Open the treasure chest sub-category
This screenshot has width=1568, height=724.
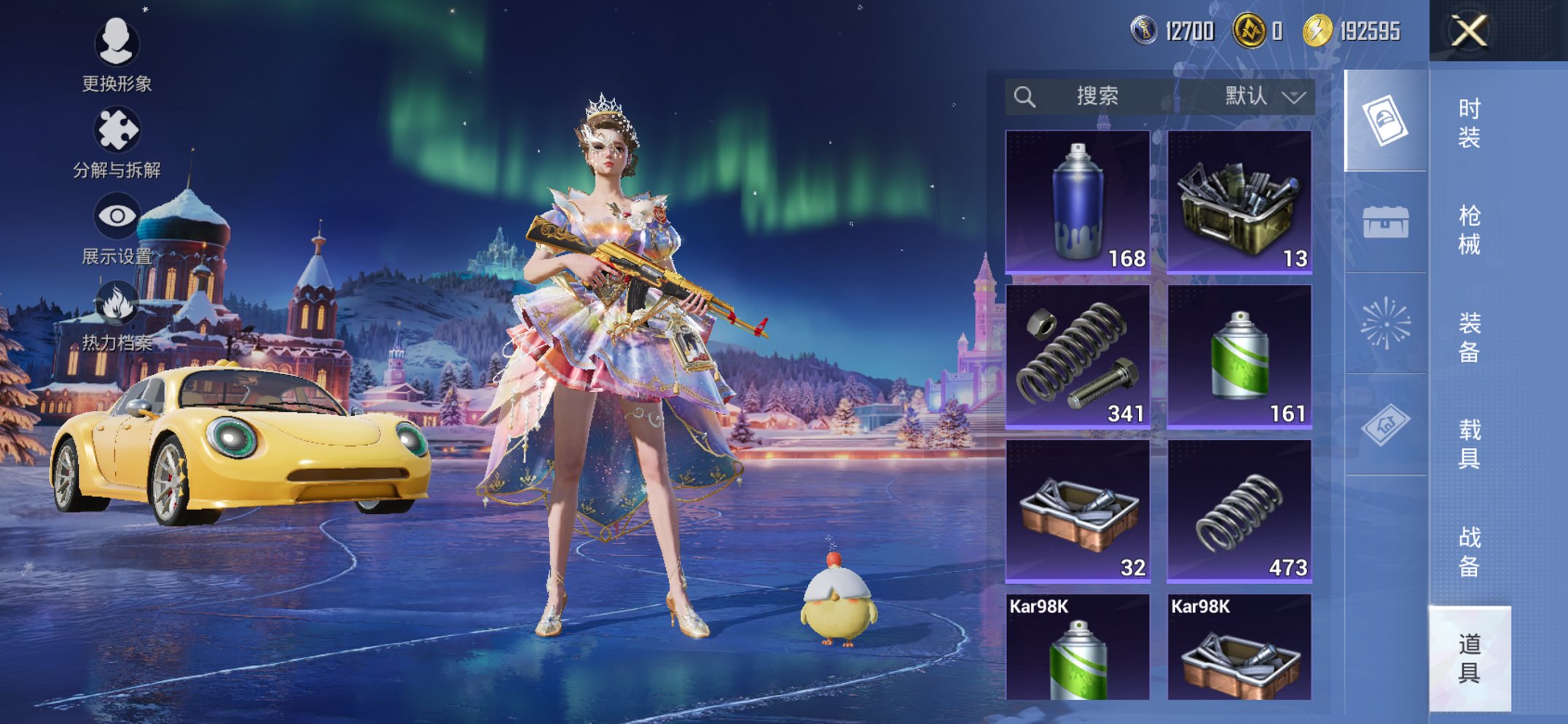coord(1385,222)
